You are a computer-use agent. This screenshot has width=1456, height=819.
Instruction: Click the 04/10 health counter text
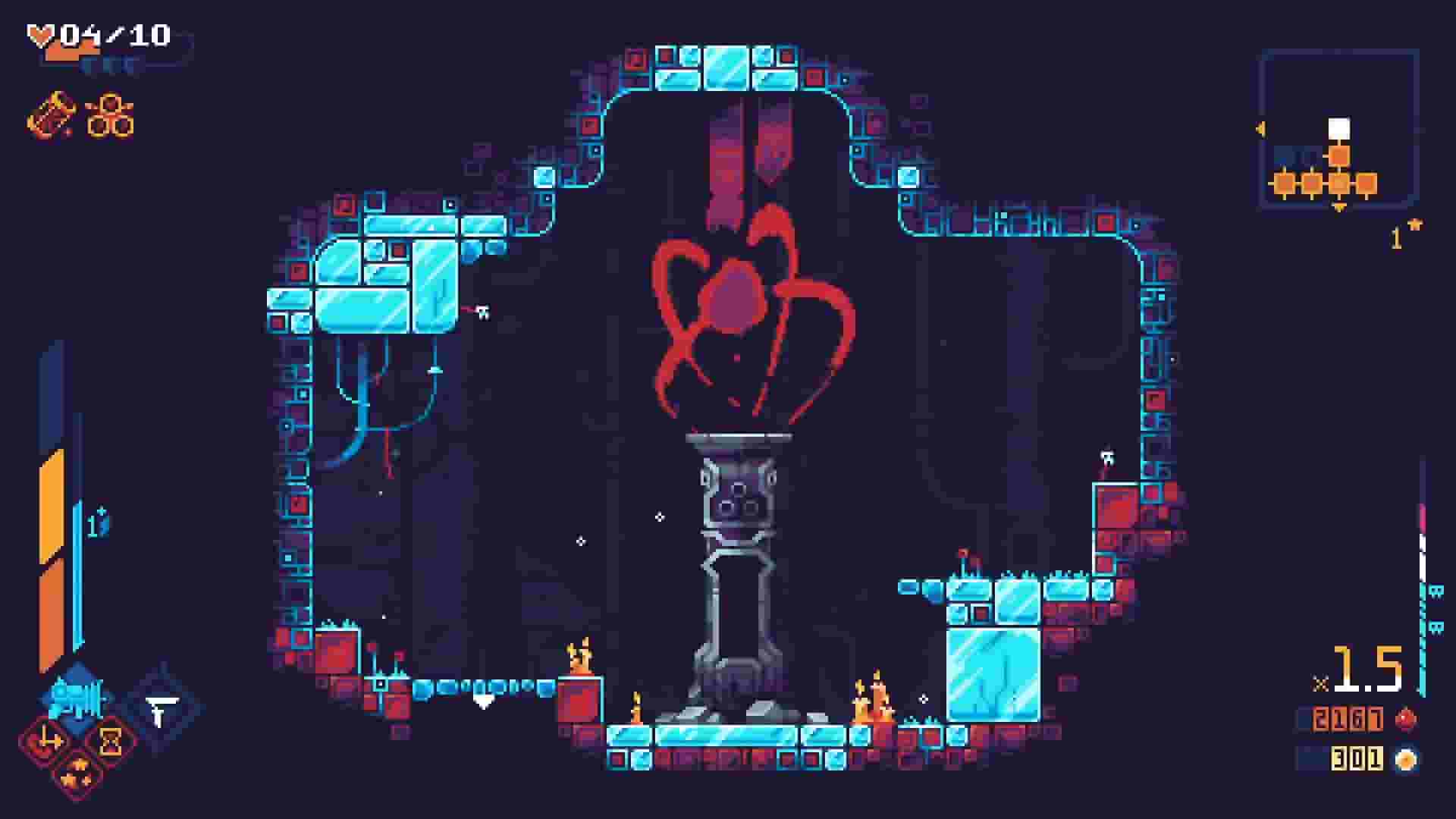114,34
